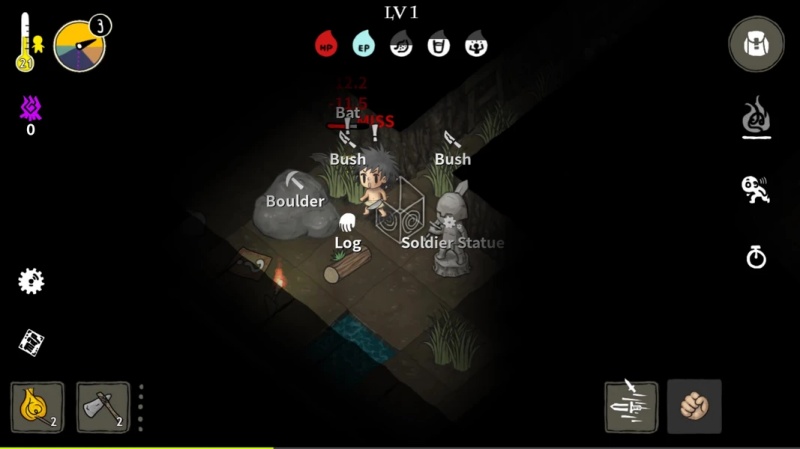The width and height of the screenshot is (800, 449).
Task: Open the map scroll icon
Action: pos(31,343)
